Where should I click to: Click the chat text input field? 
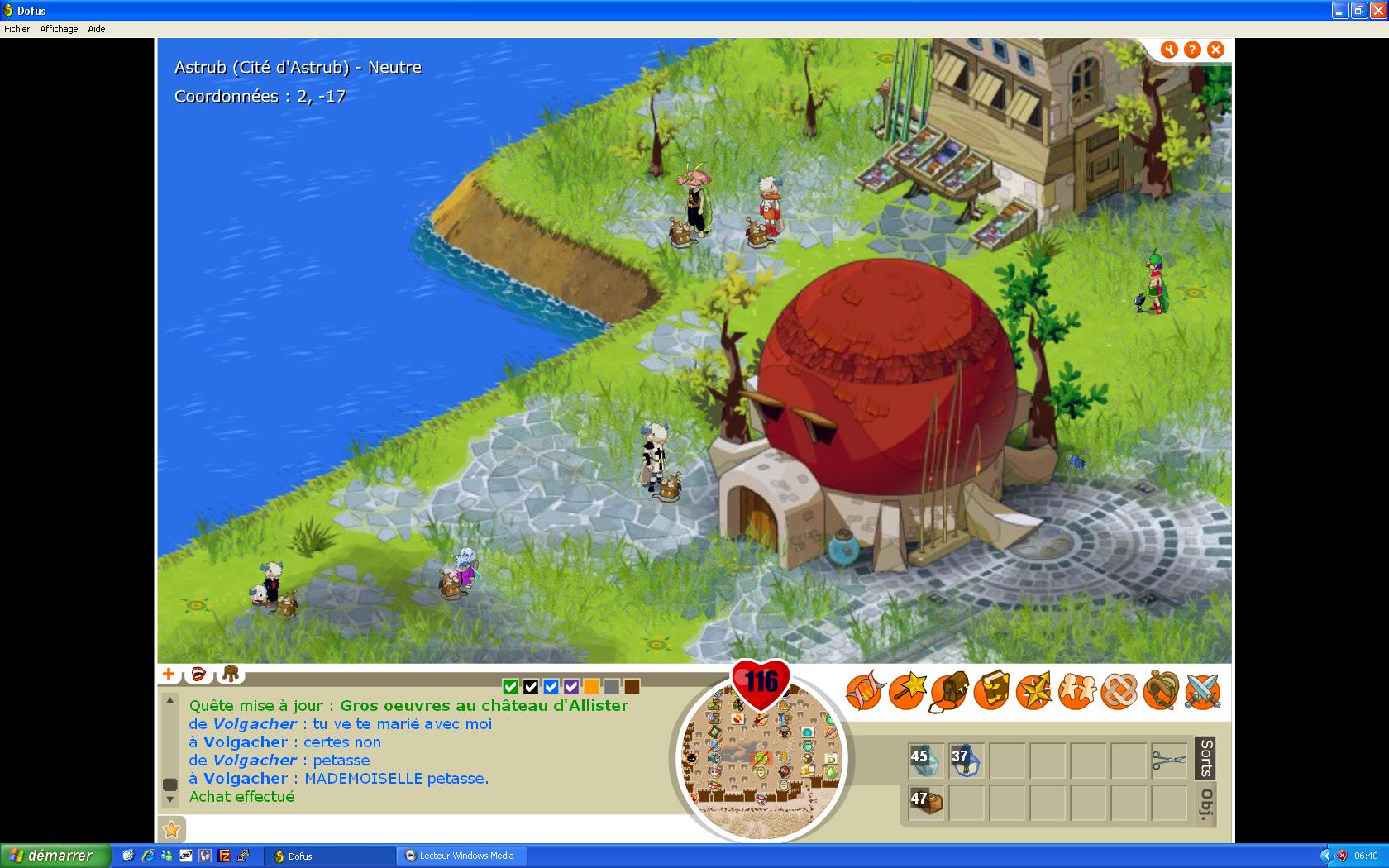coord(430,828)
